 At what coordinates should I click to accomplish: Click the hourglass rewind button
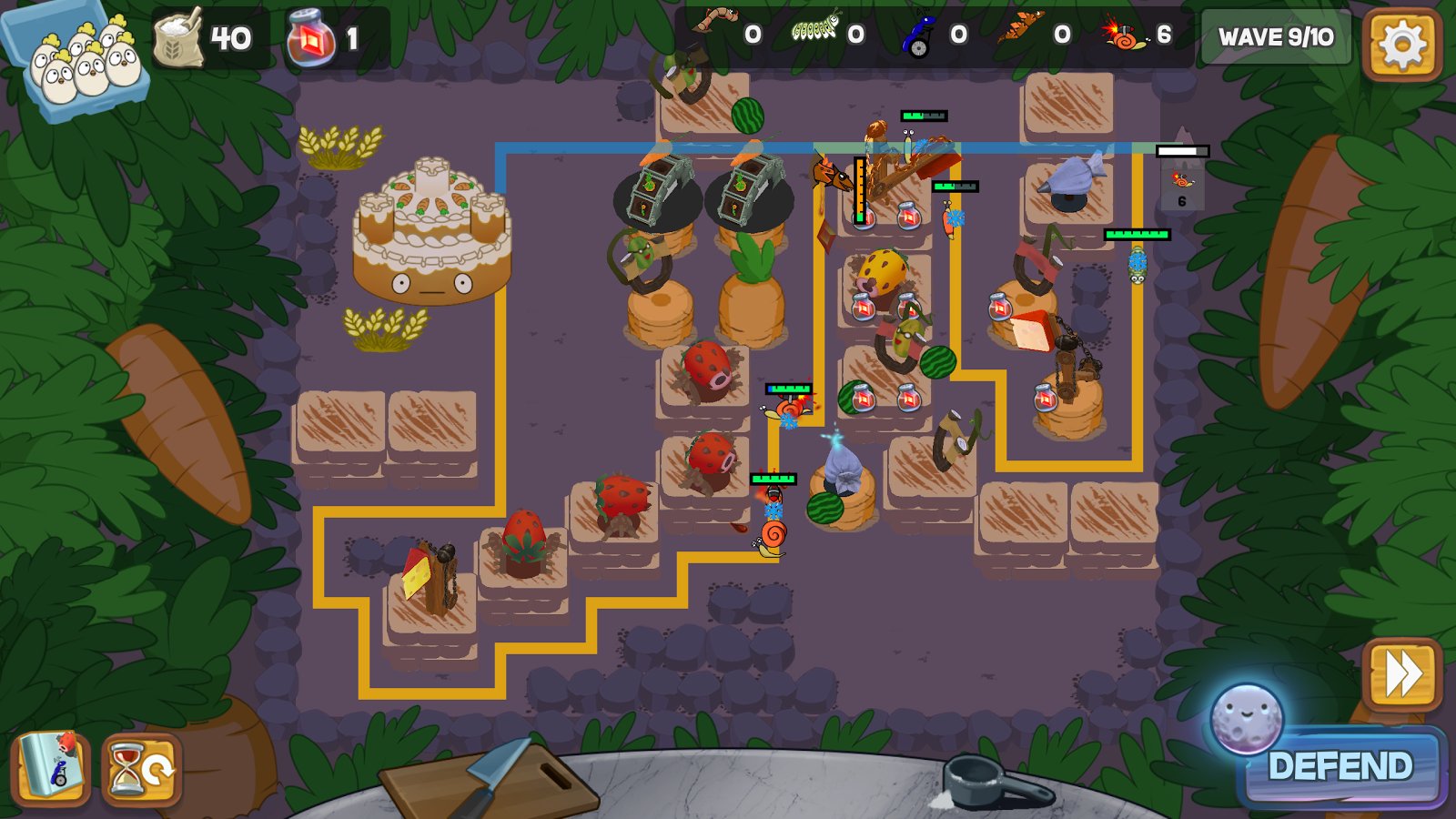pyautogui.click(x=142, y=771)
